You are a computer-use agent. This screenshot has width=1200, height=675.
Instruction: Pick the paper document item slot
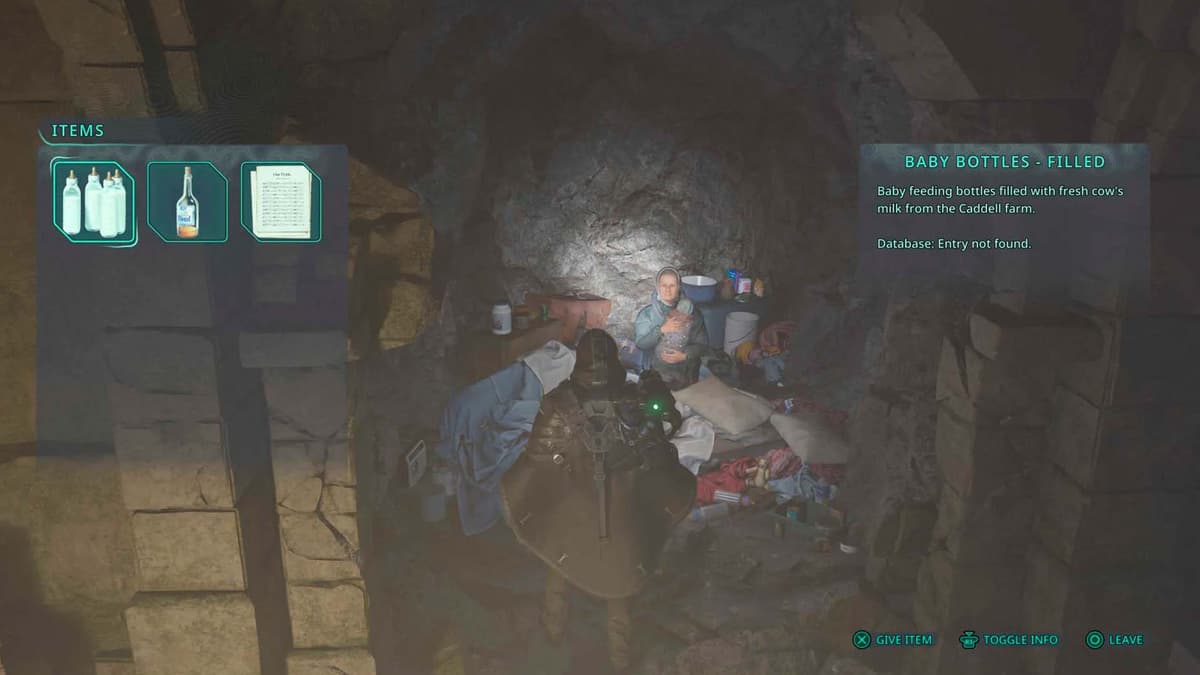pos(282,202)
